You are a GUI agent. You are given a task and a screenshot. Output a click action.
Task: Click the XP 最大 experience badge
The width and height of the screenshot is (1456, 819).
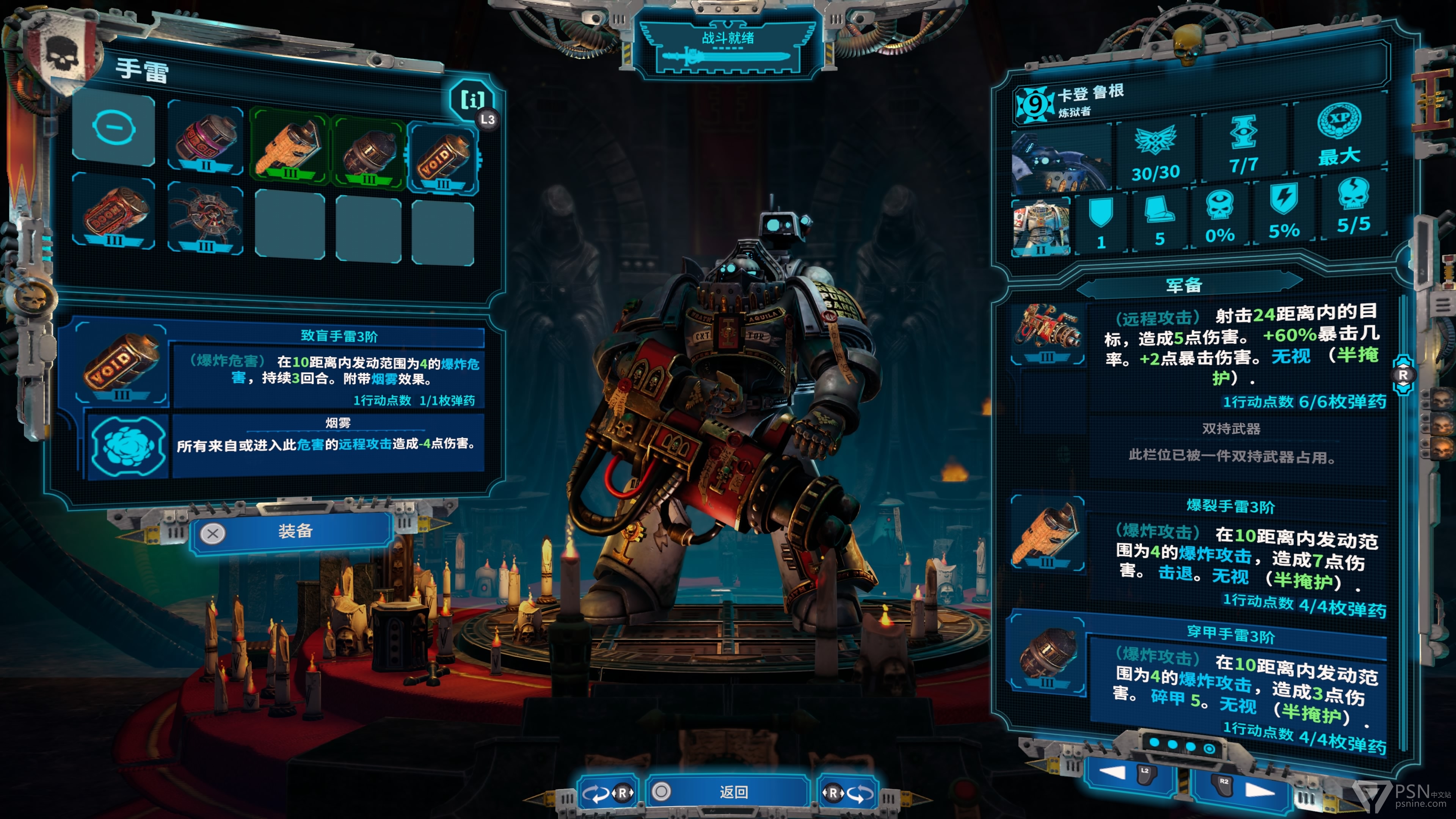1338,136
